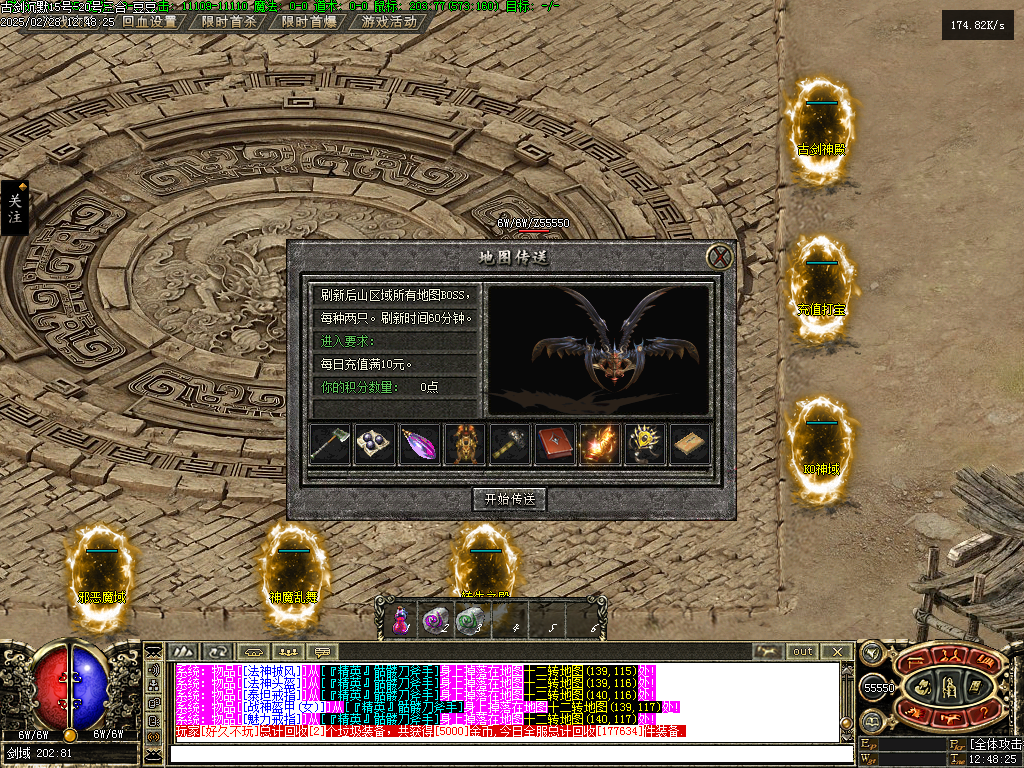Select the flaming sword reward slot
This screenshot has height=768, width=1024.
pos(600,445)
